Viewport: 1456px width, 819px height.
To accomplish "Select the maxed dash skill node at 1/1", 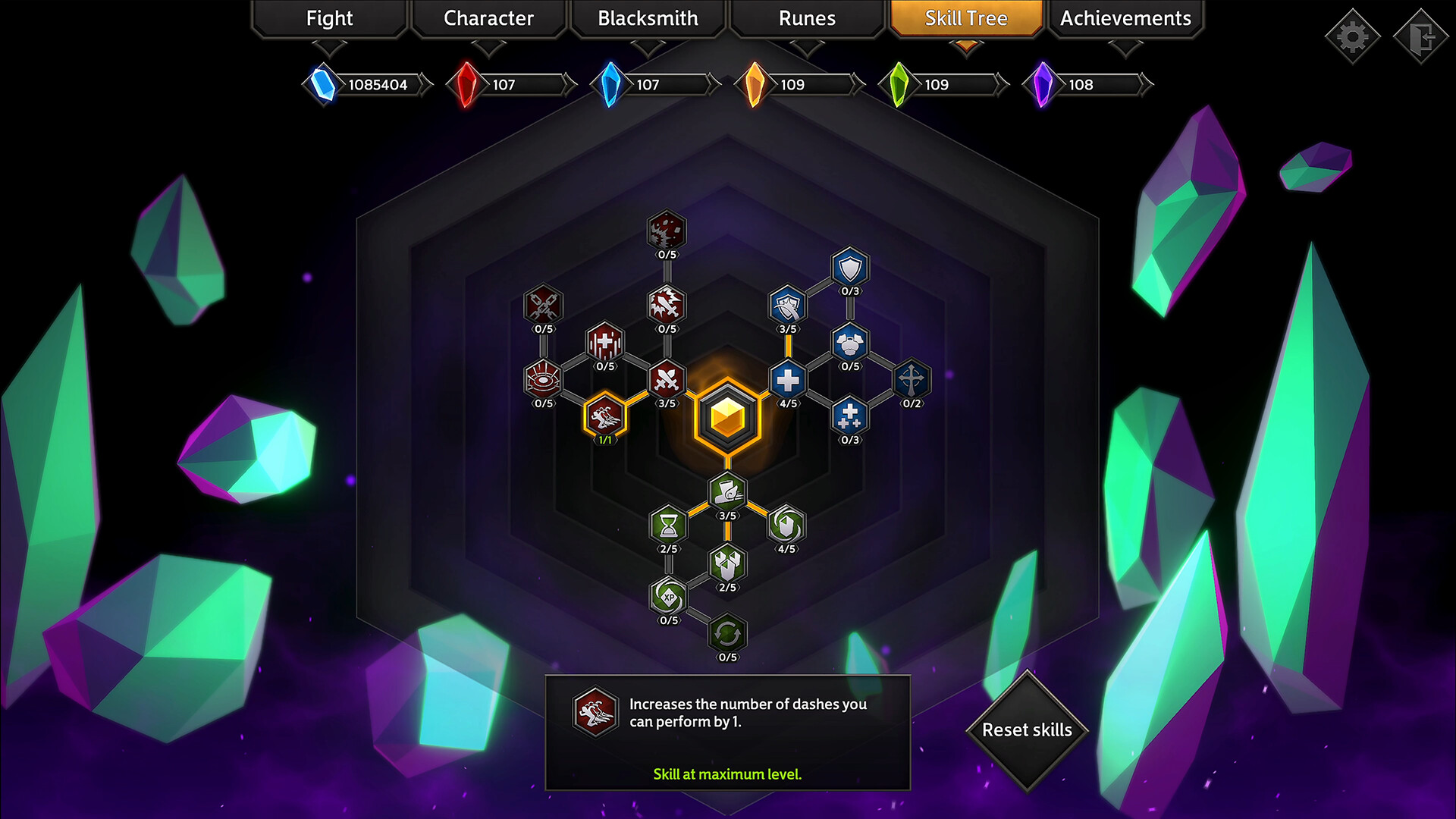I will coord(604,418).
